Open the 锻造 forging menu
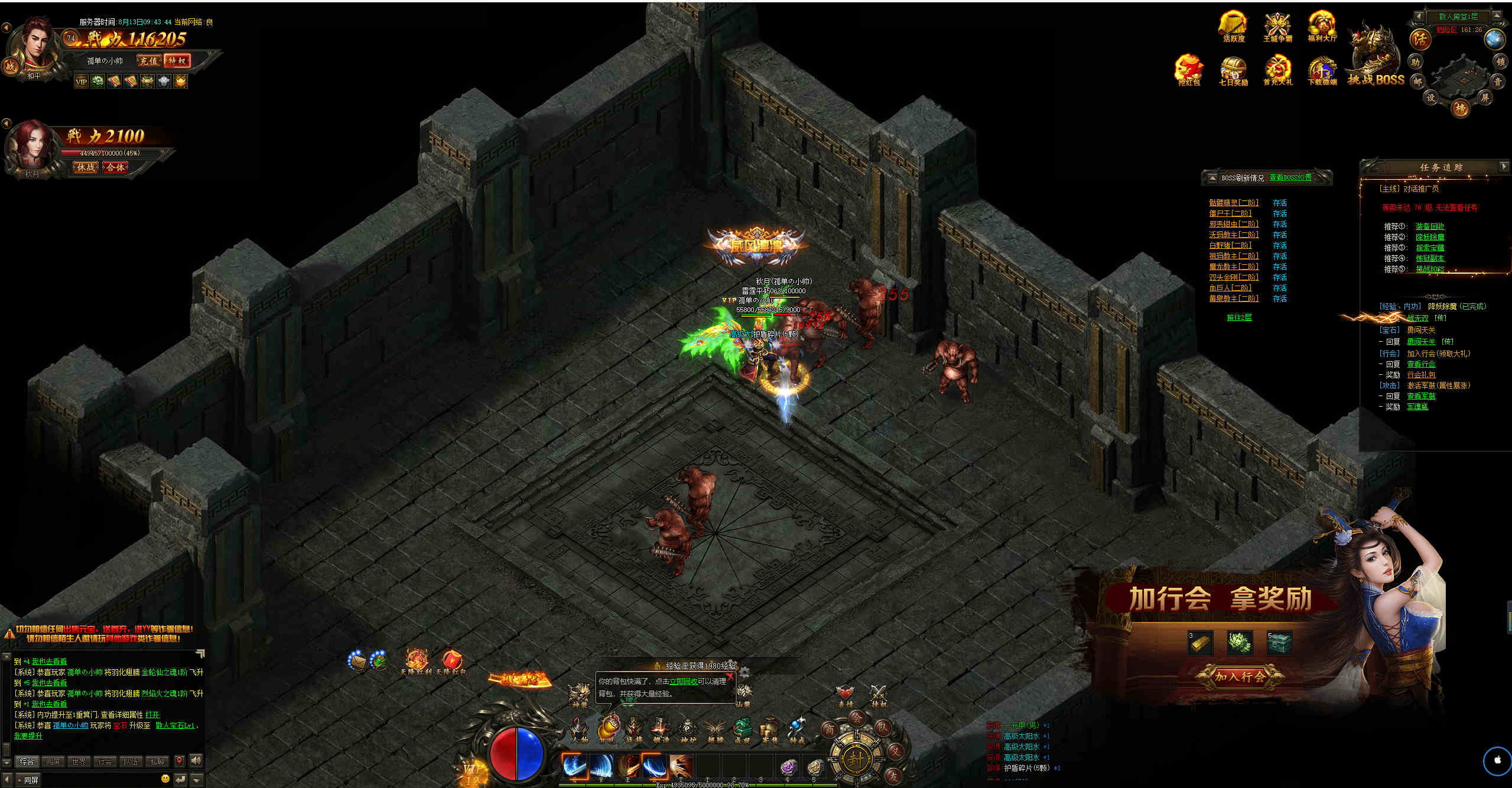 pos(660,730)
